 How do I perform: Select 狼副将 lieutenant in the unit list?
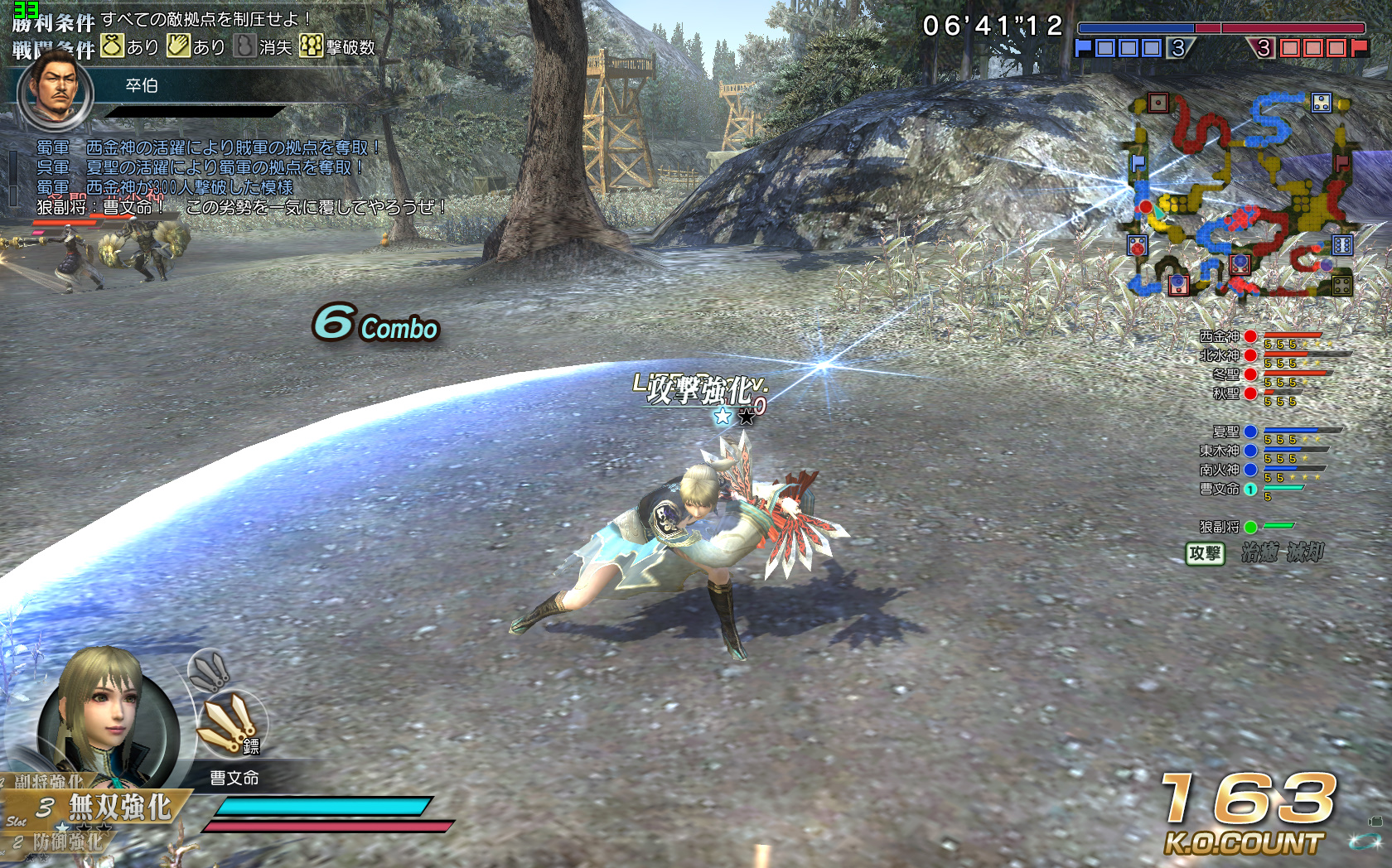coord(1220,527)
